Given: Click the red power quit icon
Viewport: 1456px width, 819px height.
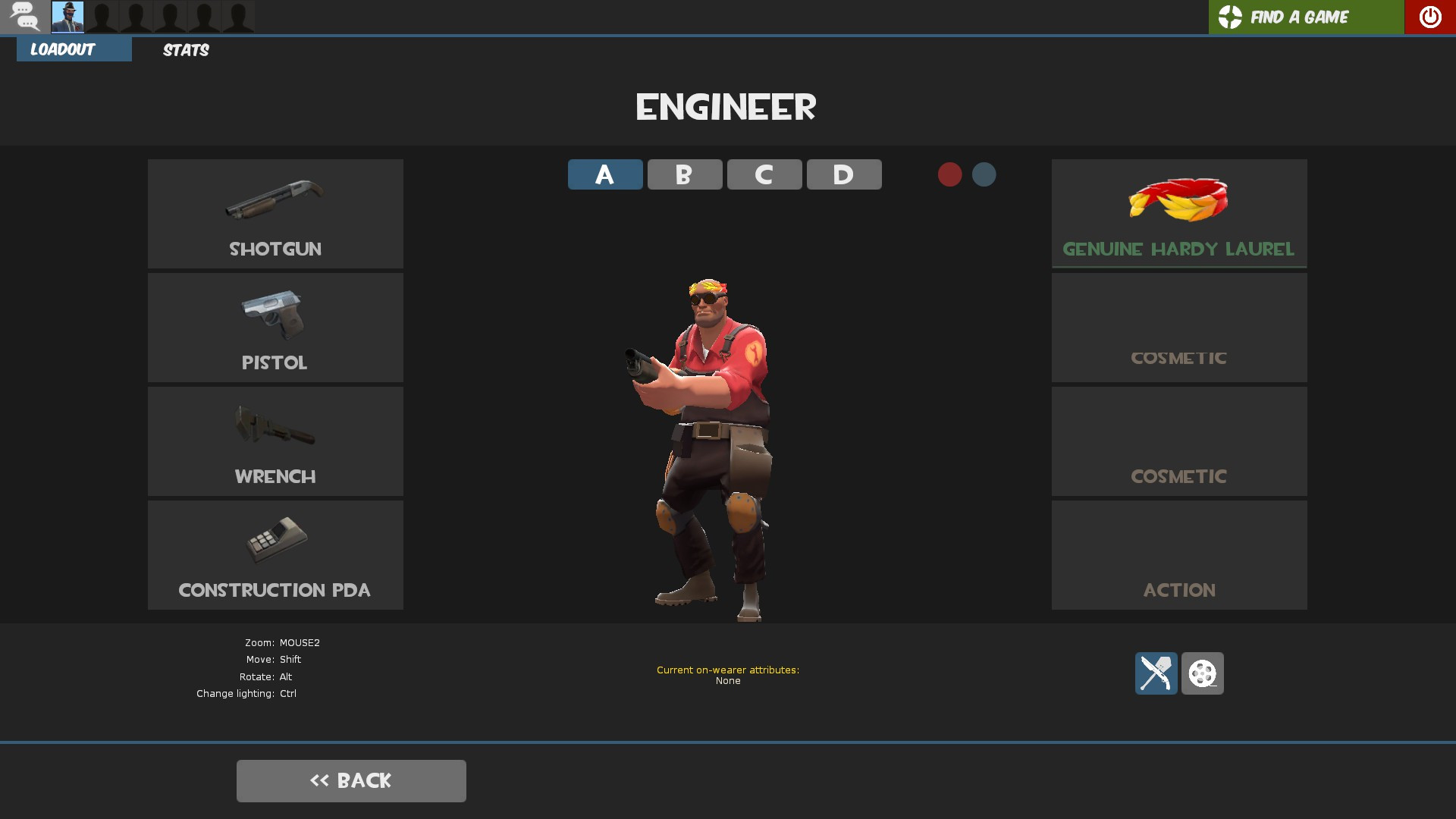Looking at the screenshot, I should 1429,16.
